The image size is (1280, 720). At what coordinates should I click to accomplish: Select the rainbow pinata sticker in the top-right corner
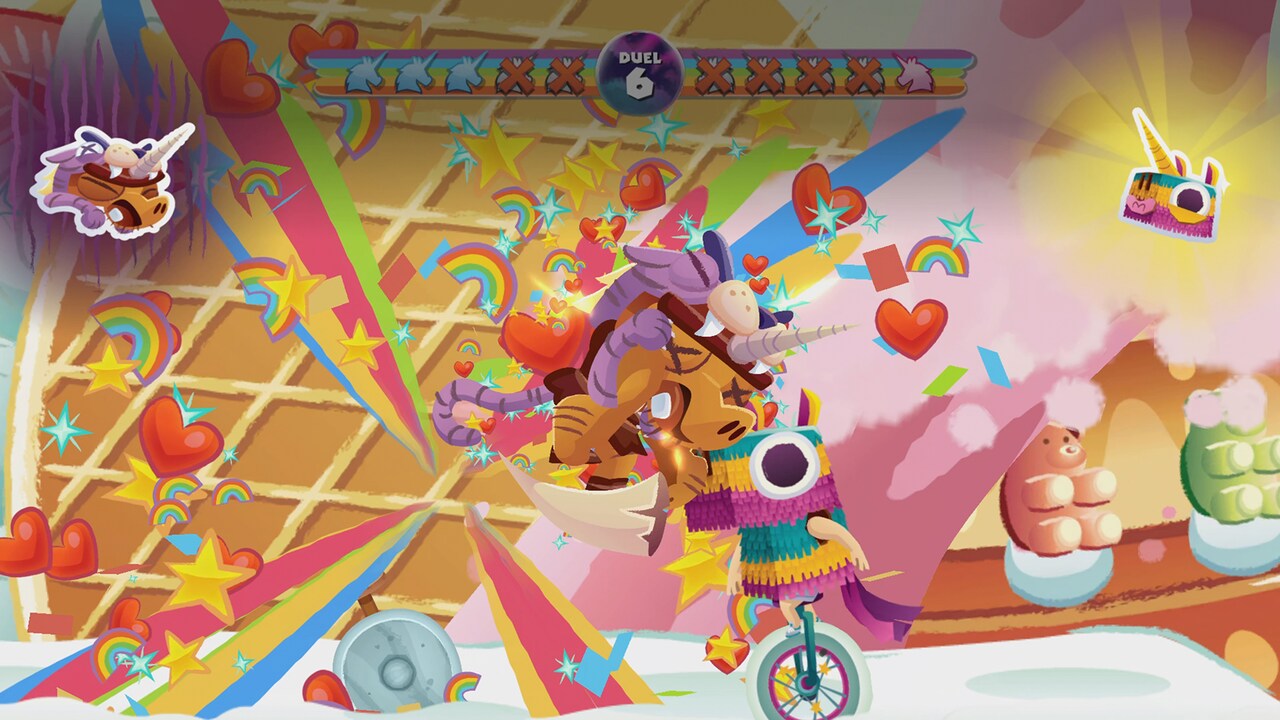point(1170,195)
